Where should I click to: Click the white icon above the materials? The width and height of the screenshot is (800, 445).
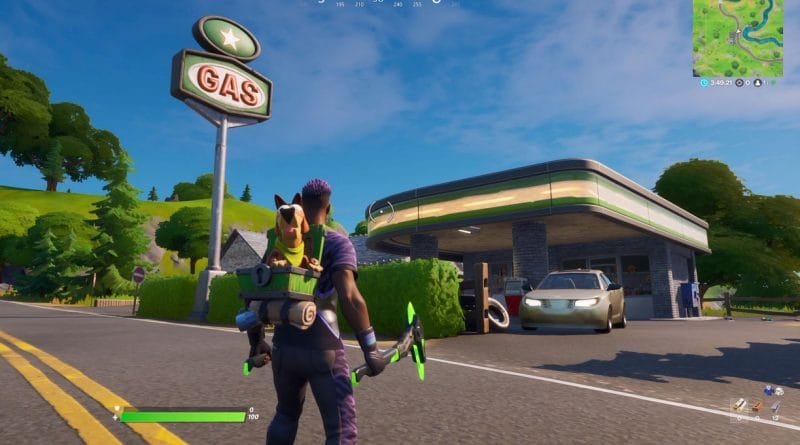coord(779,391)
